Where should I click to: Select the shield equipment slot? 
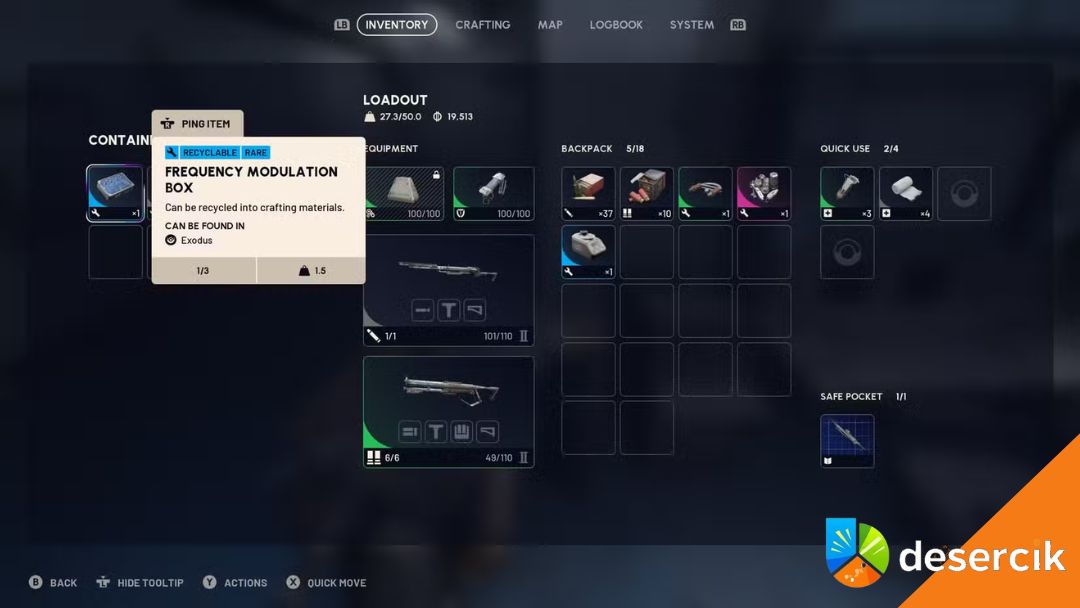[494, 193]
